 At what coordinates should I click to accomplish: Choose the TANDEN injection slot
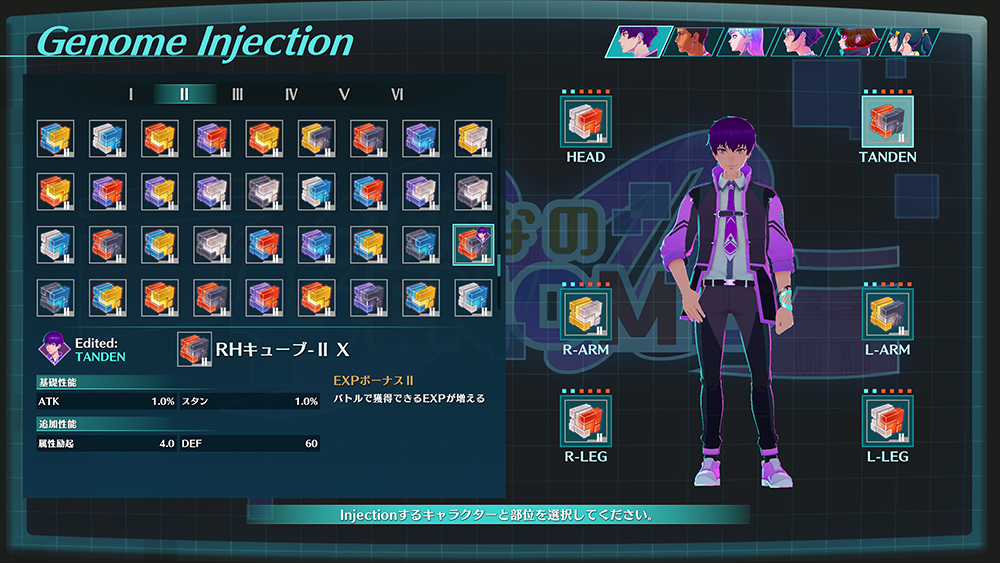[887, 121]
